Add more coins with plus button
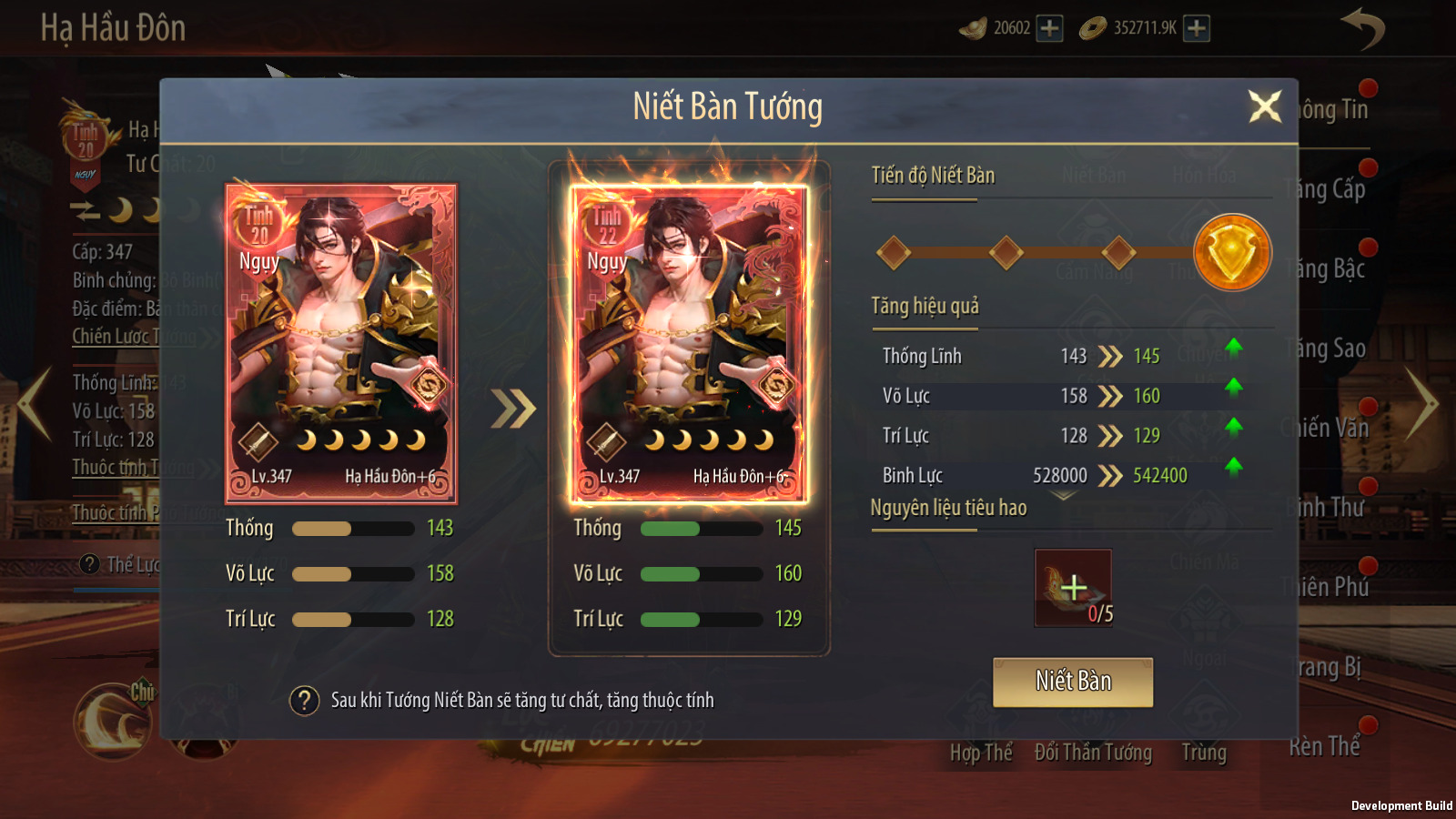 [x=1197, y=28]
